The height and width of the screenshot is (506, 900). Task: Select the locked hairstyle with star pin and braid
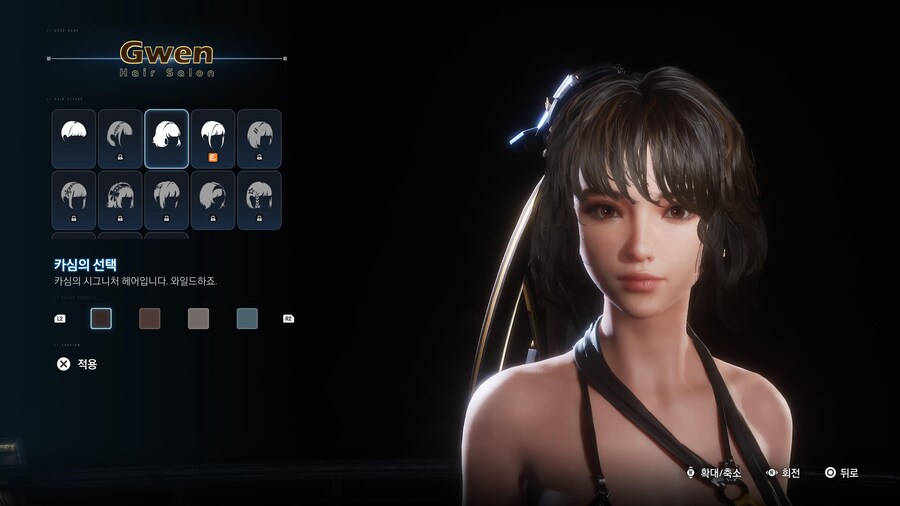pyautogui.click(x=259, y=199)
